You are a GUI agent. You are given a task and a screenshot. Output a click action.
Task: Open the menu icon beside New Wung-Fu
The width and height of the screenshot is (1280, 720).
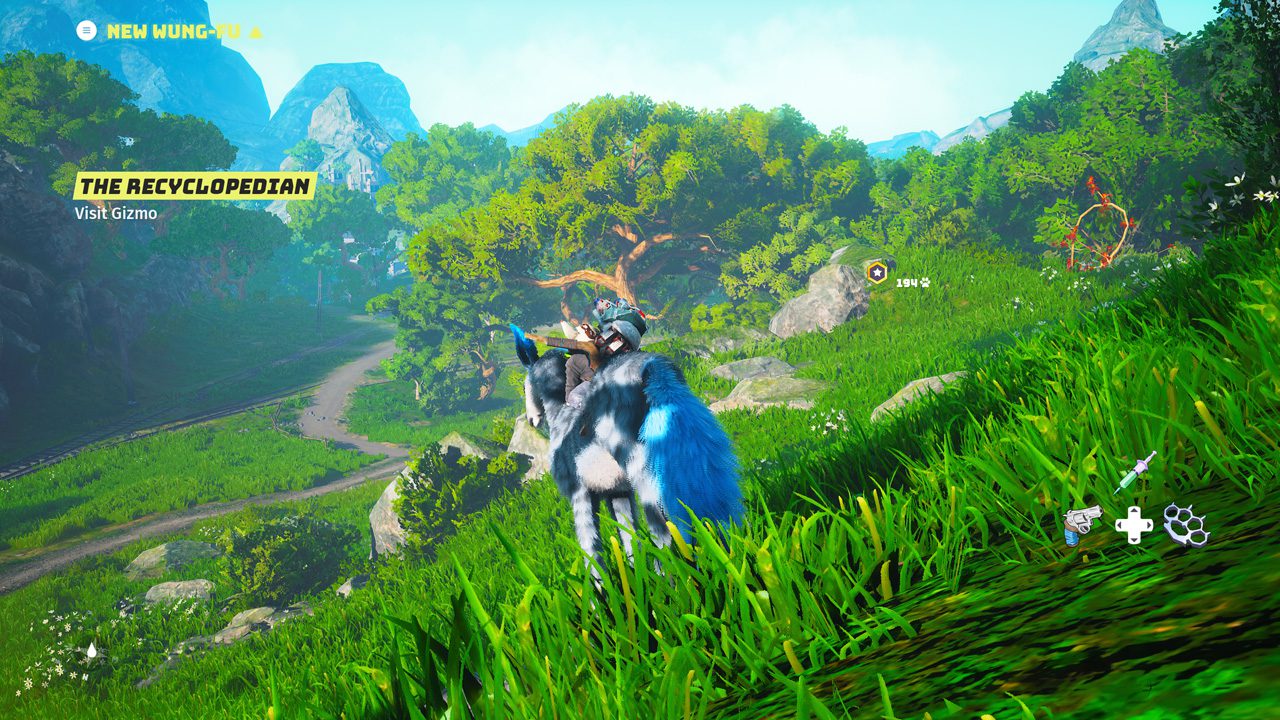point(87,30)
